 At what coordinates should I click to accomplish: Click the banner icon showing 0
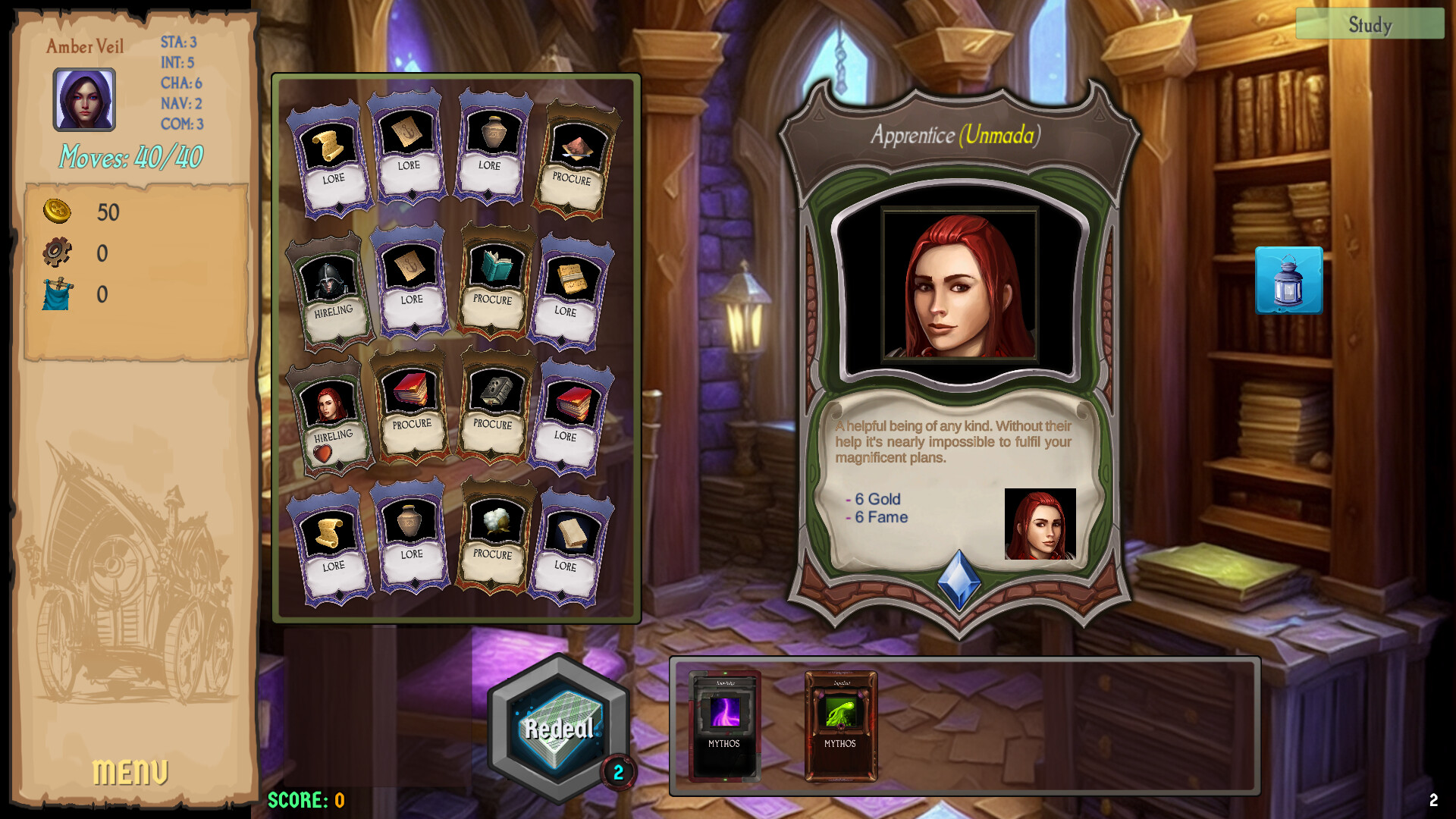pos(55,296)
